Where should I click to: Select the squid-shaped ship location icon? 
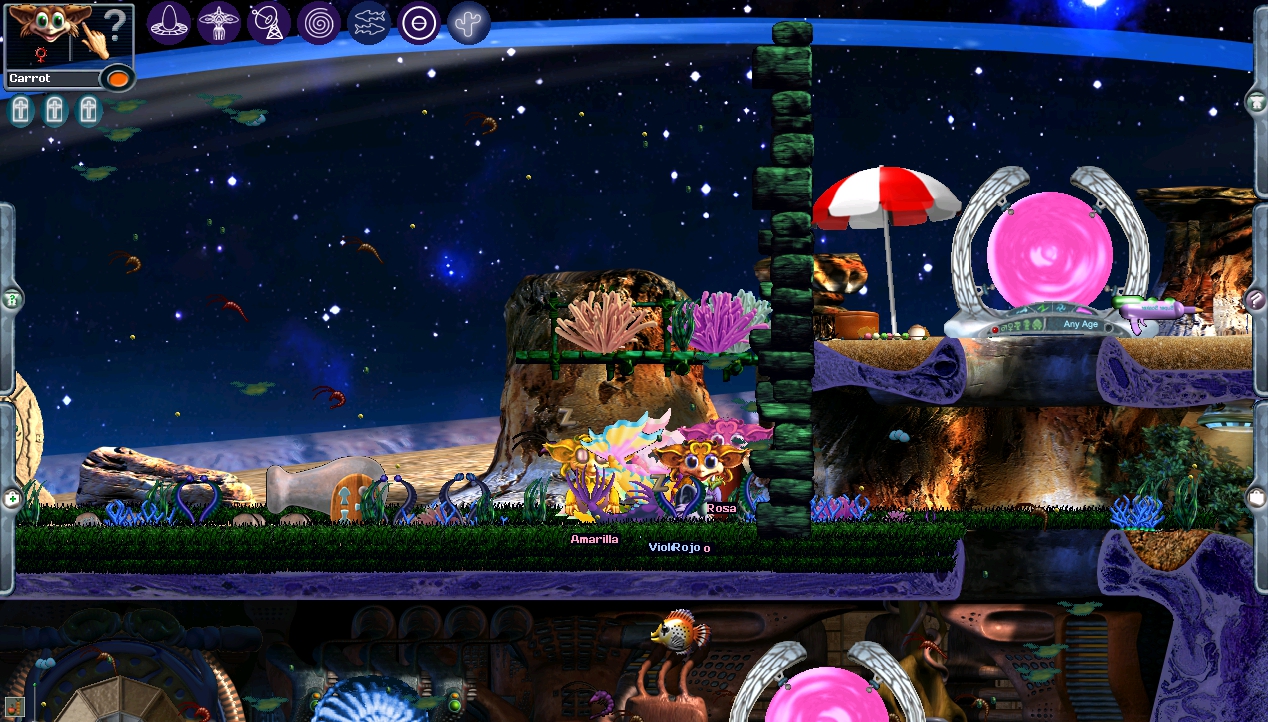pyautogui.click(x=219, y=22)
